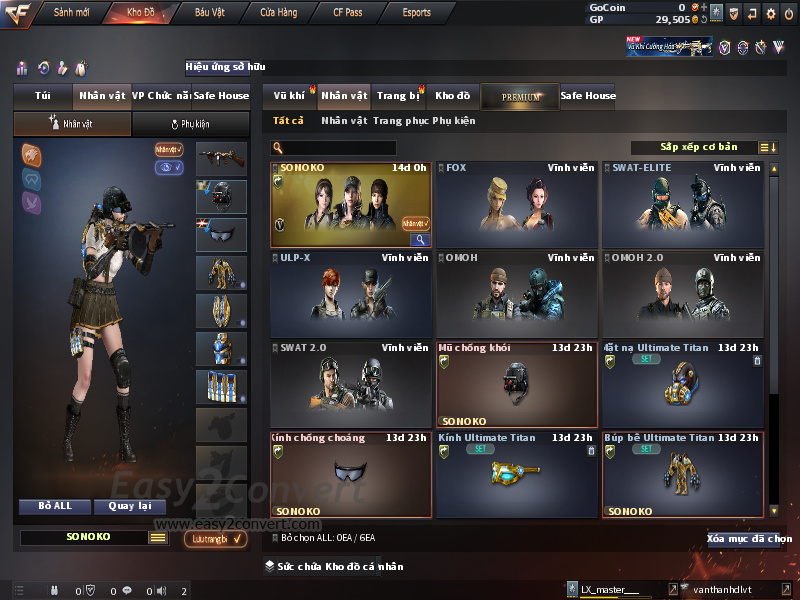Select the Vũ khí inventory tab

click(x=289, y=96)
